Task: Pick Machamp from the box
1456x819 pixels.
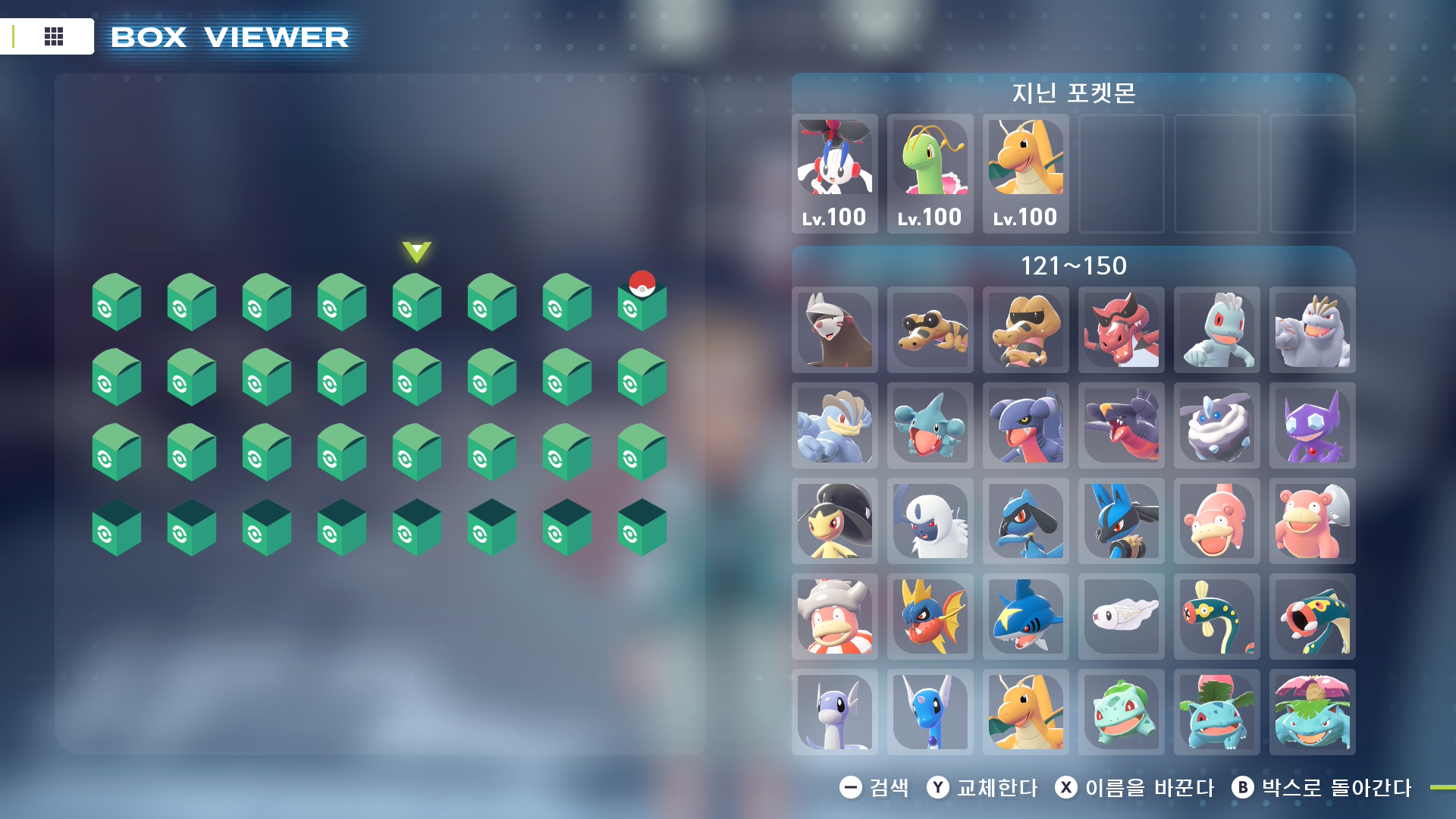Action: 835,425
